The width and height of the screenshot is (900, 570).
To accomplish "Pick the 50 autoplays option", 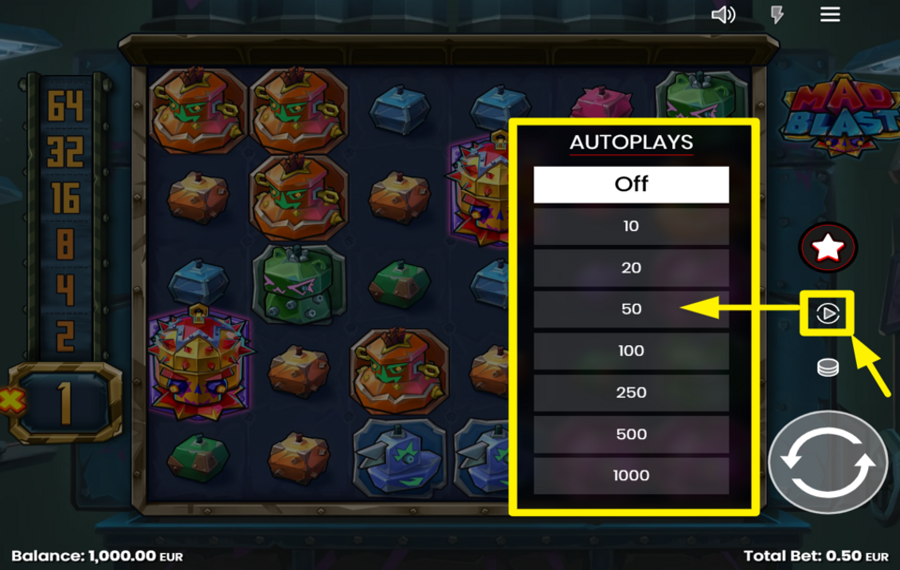I will (631, 309).
